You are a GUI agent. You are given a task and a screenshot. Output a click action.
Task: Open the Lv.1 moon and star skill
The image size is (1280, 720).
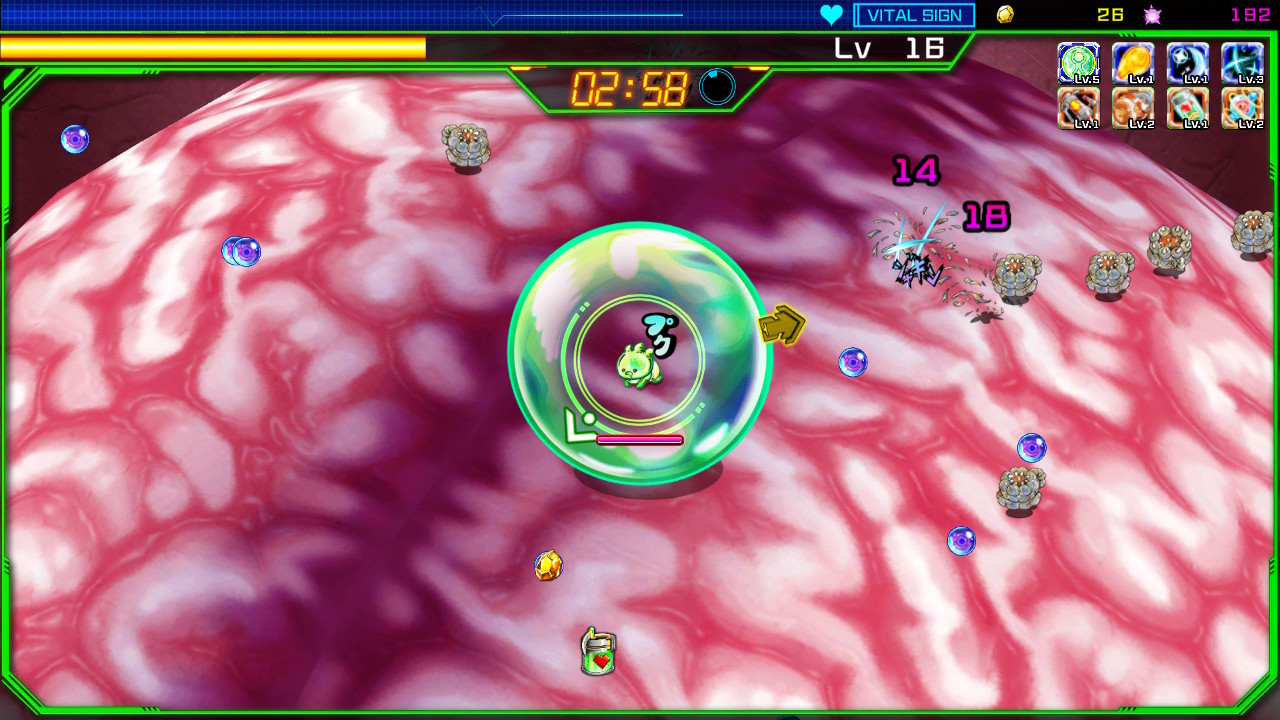[x=1188, y=62]
